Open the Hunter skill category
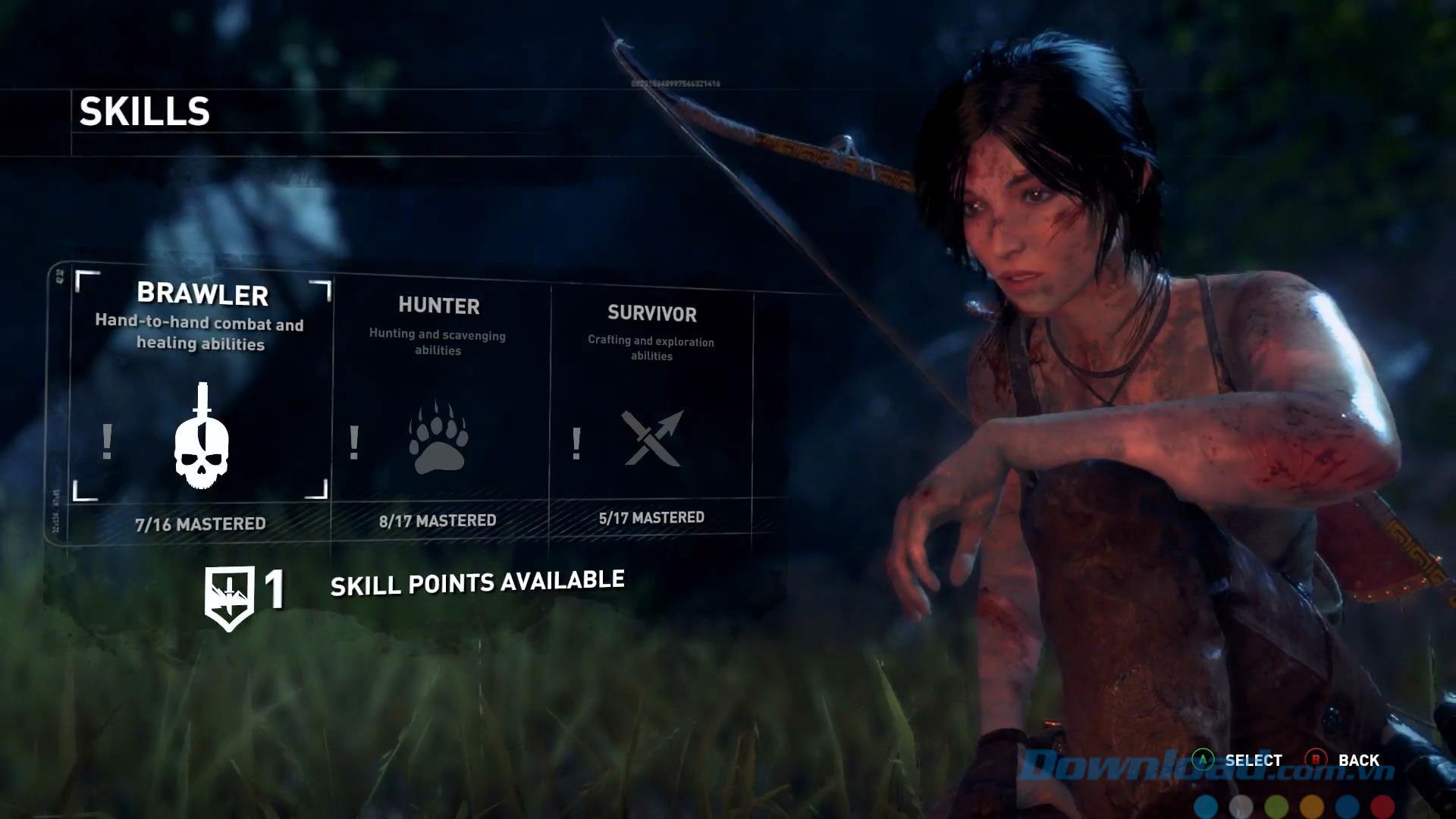 (438, 402)
